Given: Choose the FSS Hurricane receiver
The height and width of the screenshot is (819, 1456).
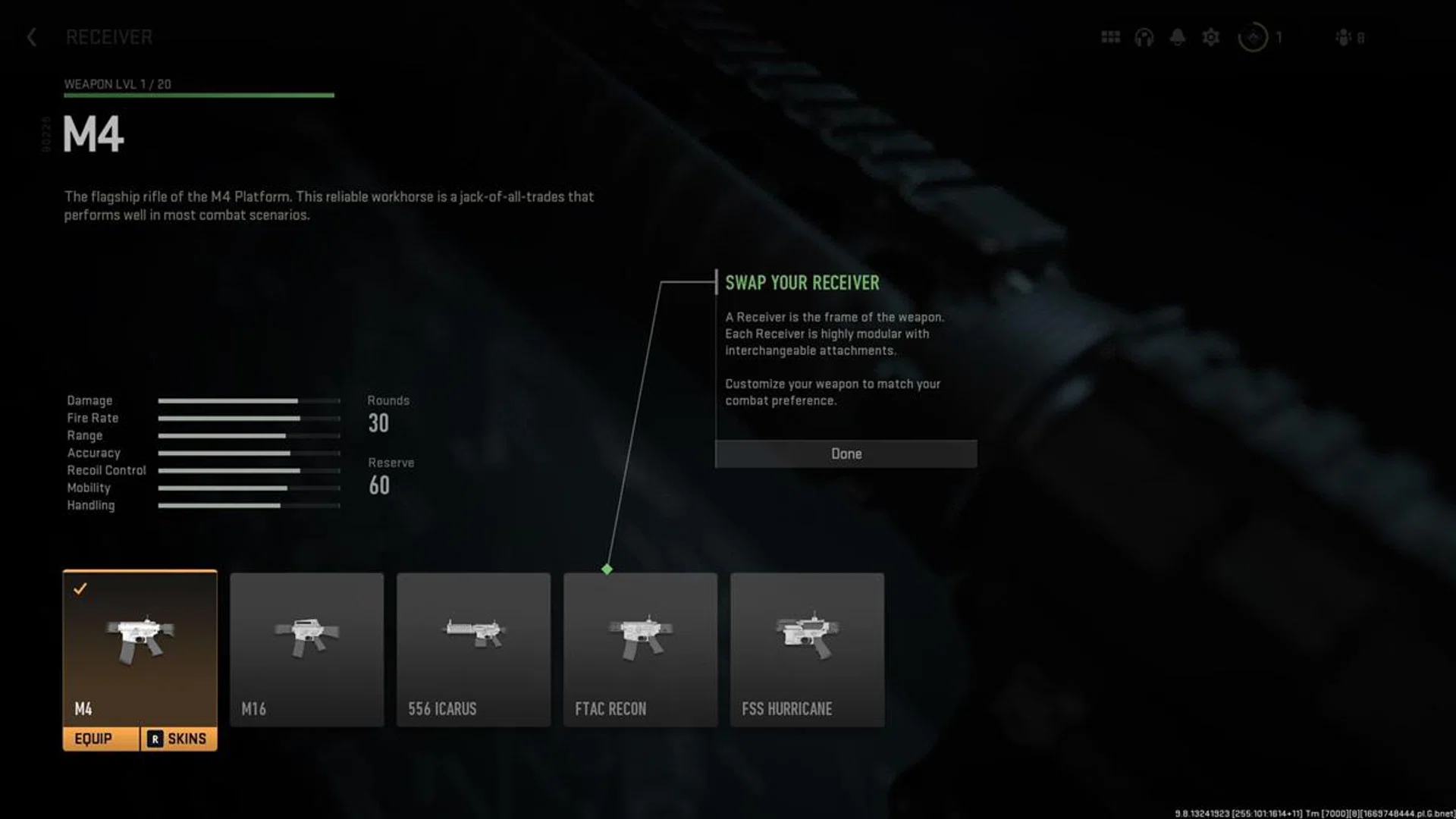Looking at the screenshot, I should pos(807,649).
